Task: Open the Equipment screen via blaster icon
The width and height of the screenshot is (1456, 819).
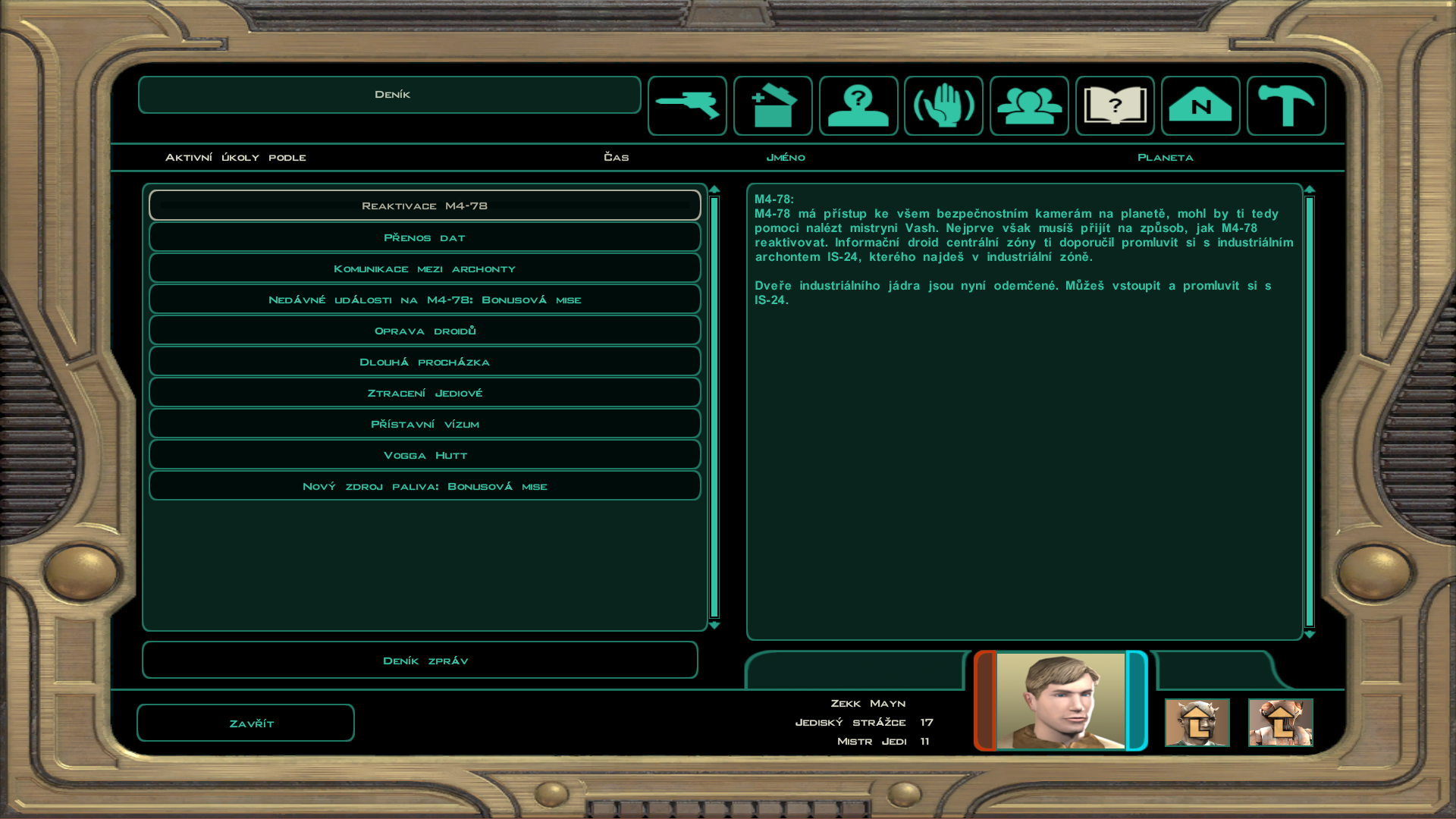Action: [686, 105]
